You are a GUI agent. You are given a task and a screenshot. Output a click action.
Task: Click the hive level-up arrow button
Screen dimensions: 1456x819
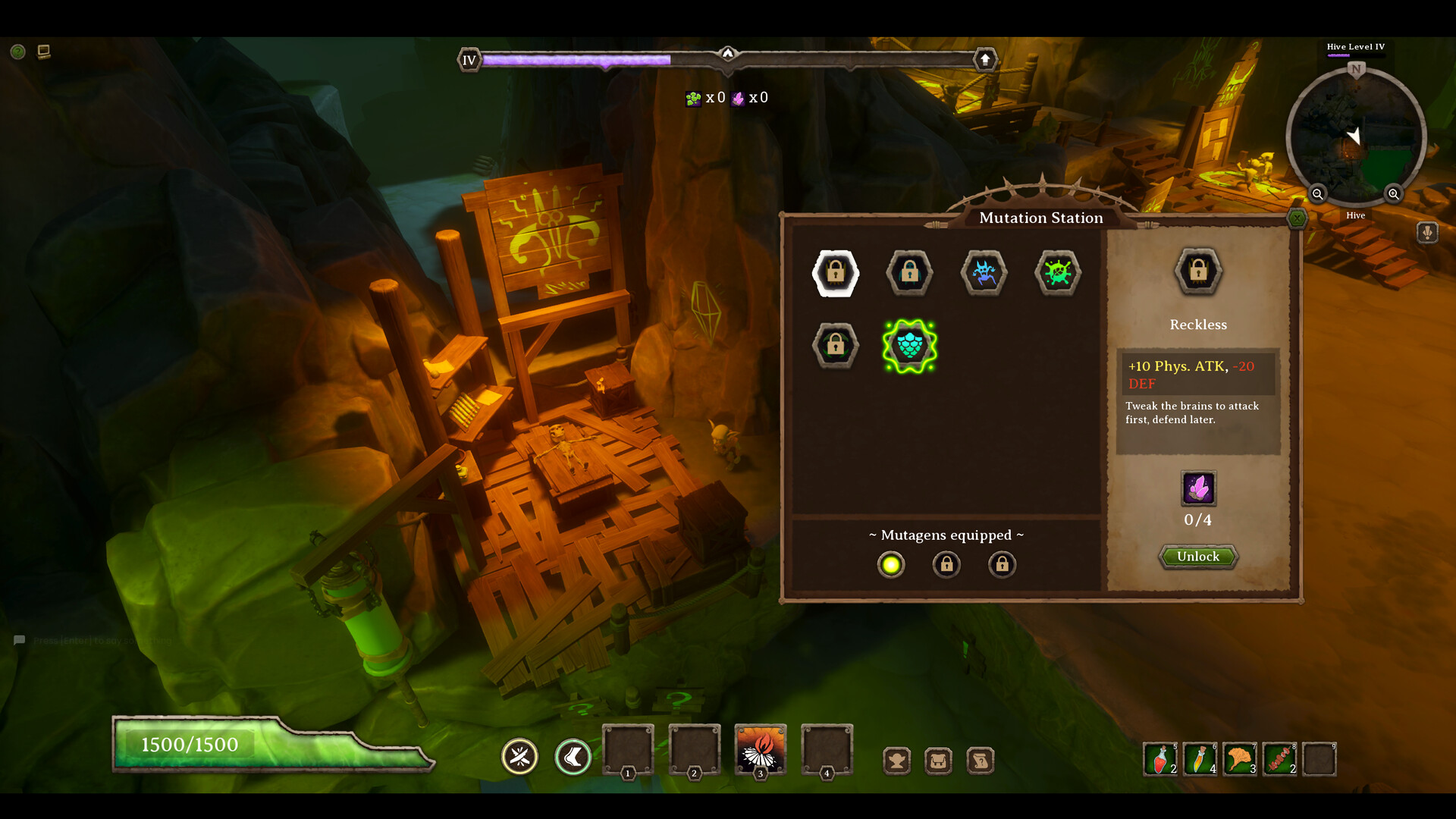coord(985,59)
